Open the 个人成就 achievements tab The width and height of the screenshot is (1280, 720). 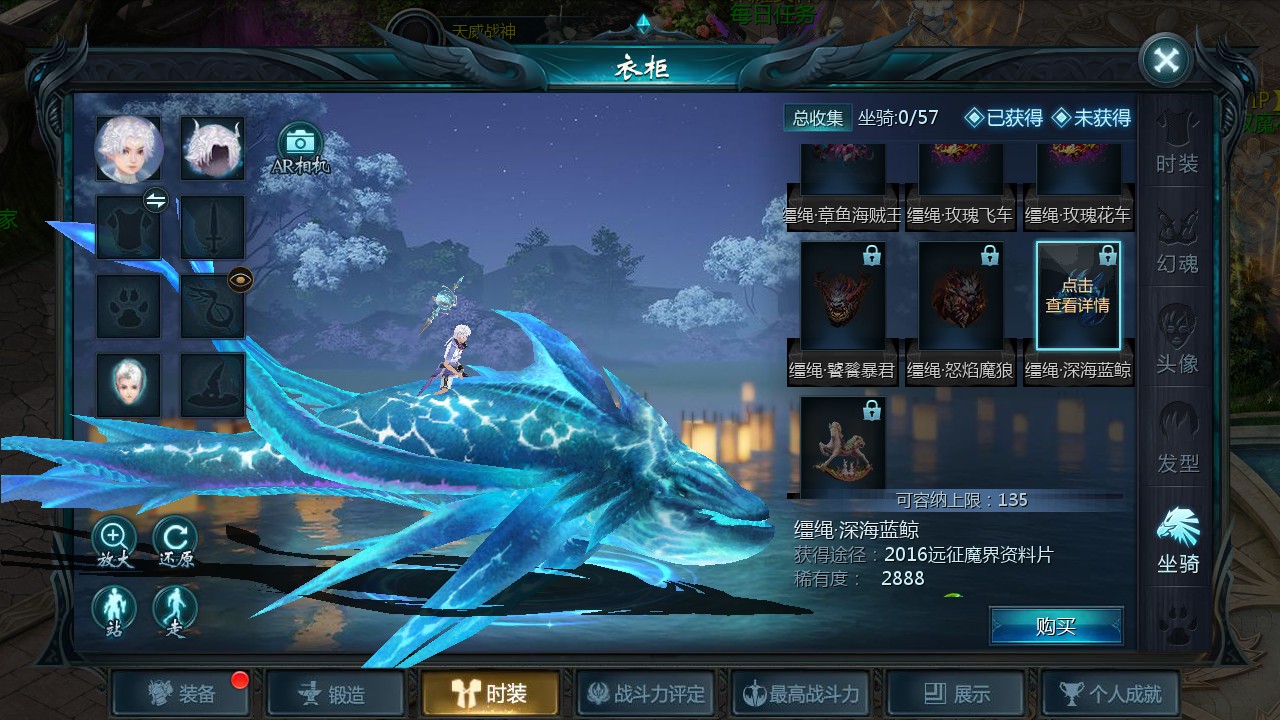[x=1110, y=693]
